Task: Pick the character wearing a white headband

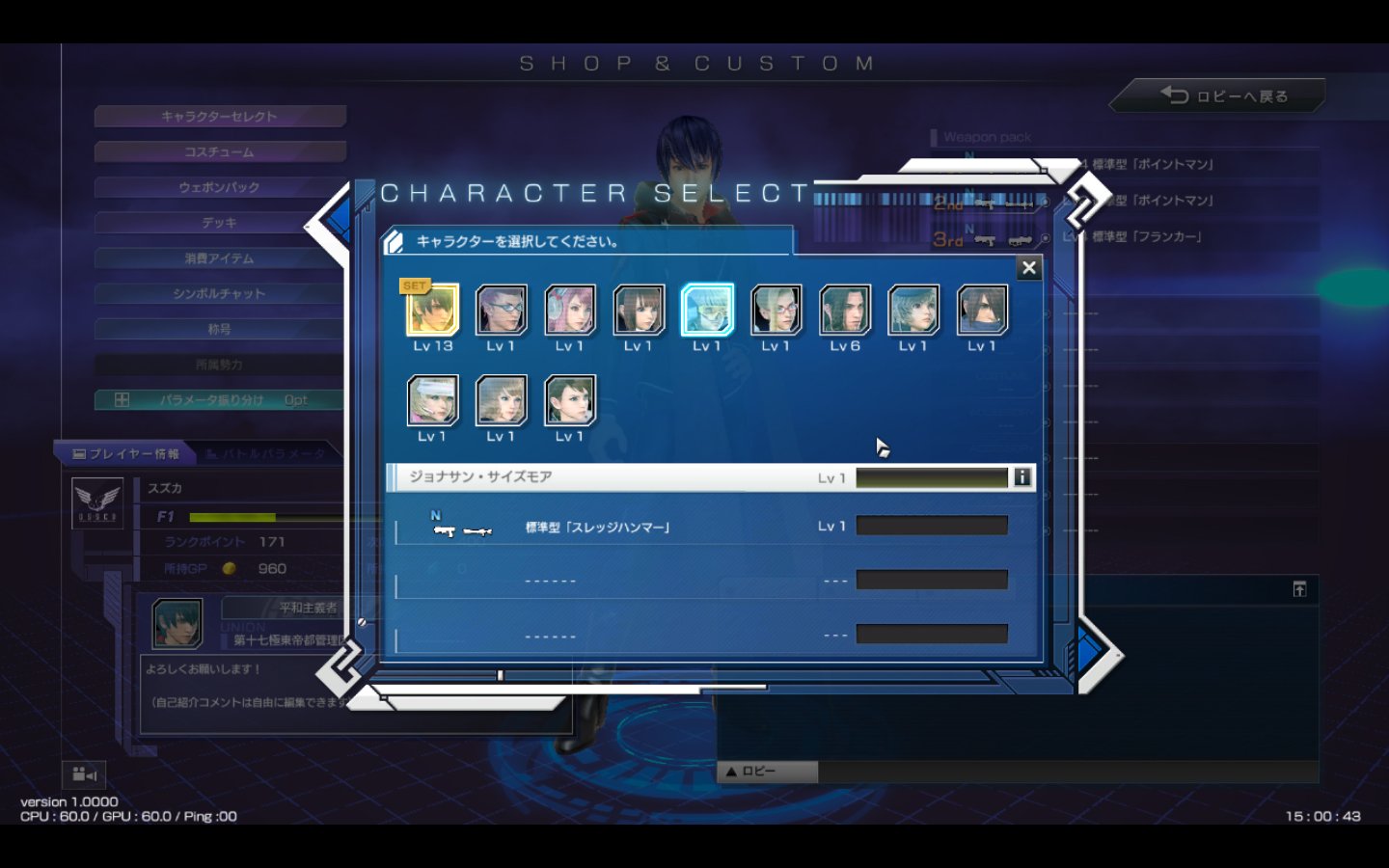Action: click(x=432, y=401)
